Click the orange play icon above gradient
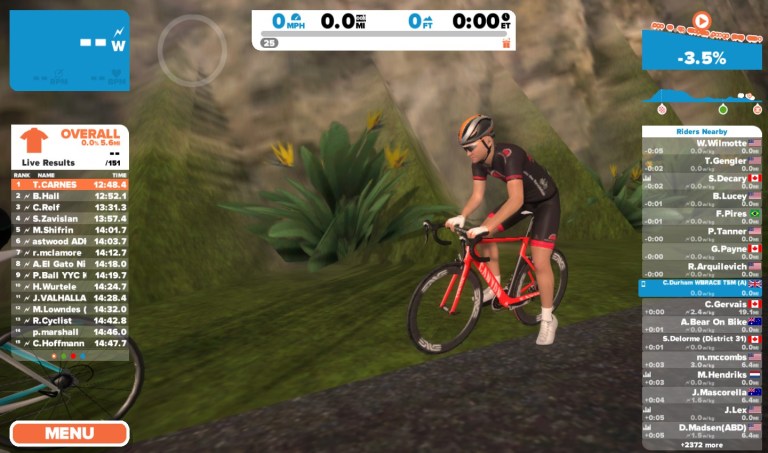Viewport: 768px width, 453px height. (701, 19)
